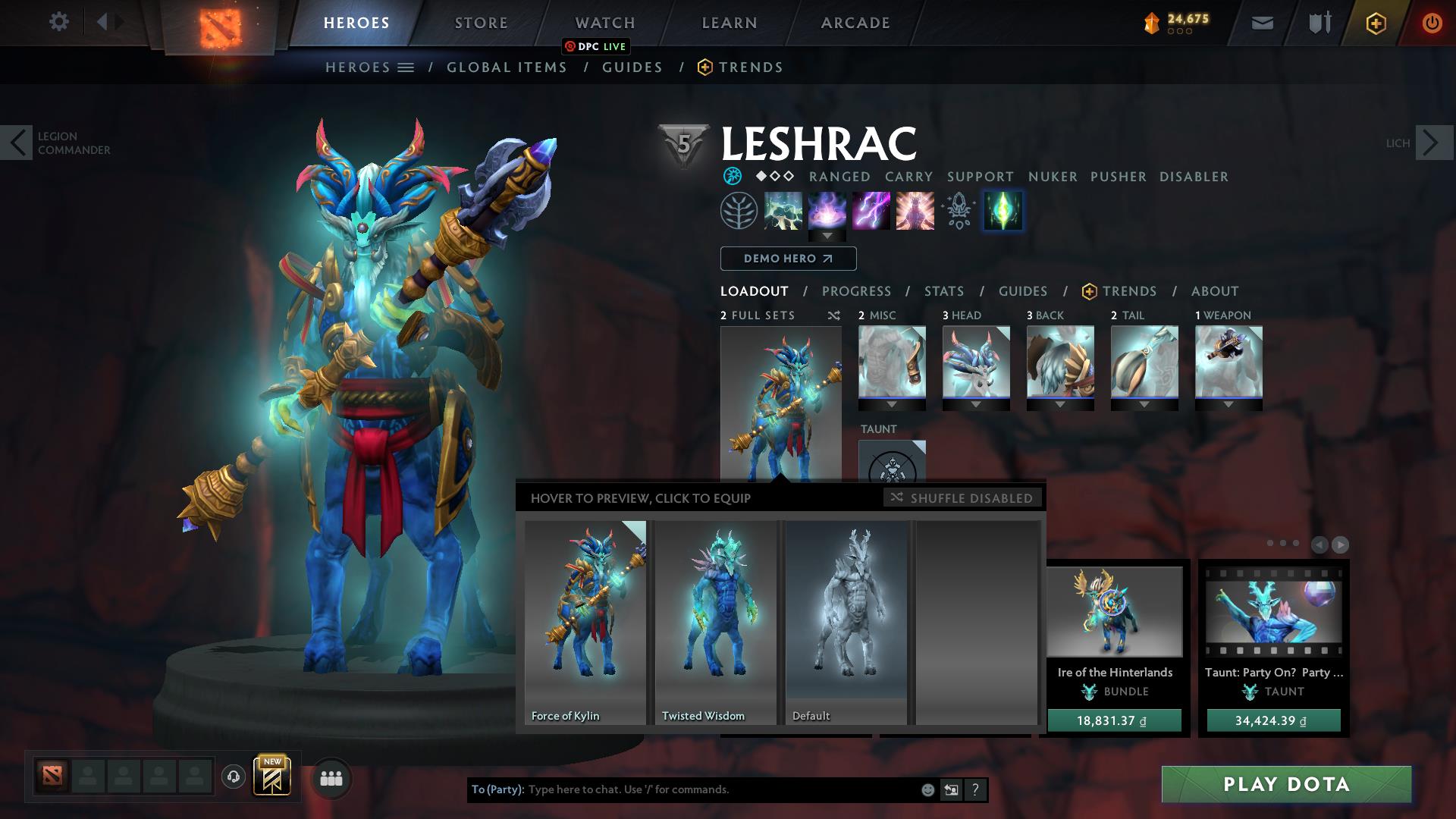Click the shuffle icon next to Full Sets

(x=833, y=316)
